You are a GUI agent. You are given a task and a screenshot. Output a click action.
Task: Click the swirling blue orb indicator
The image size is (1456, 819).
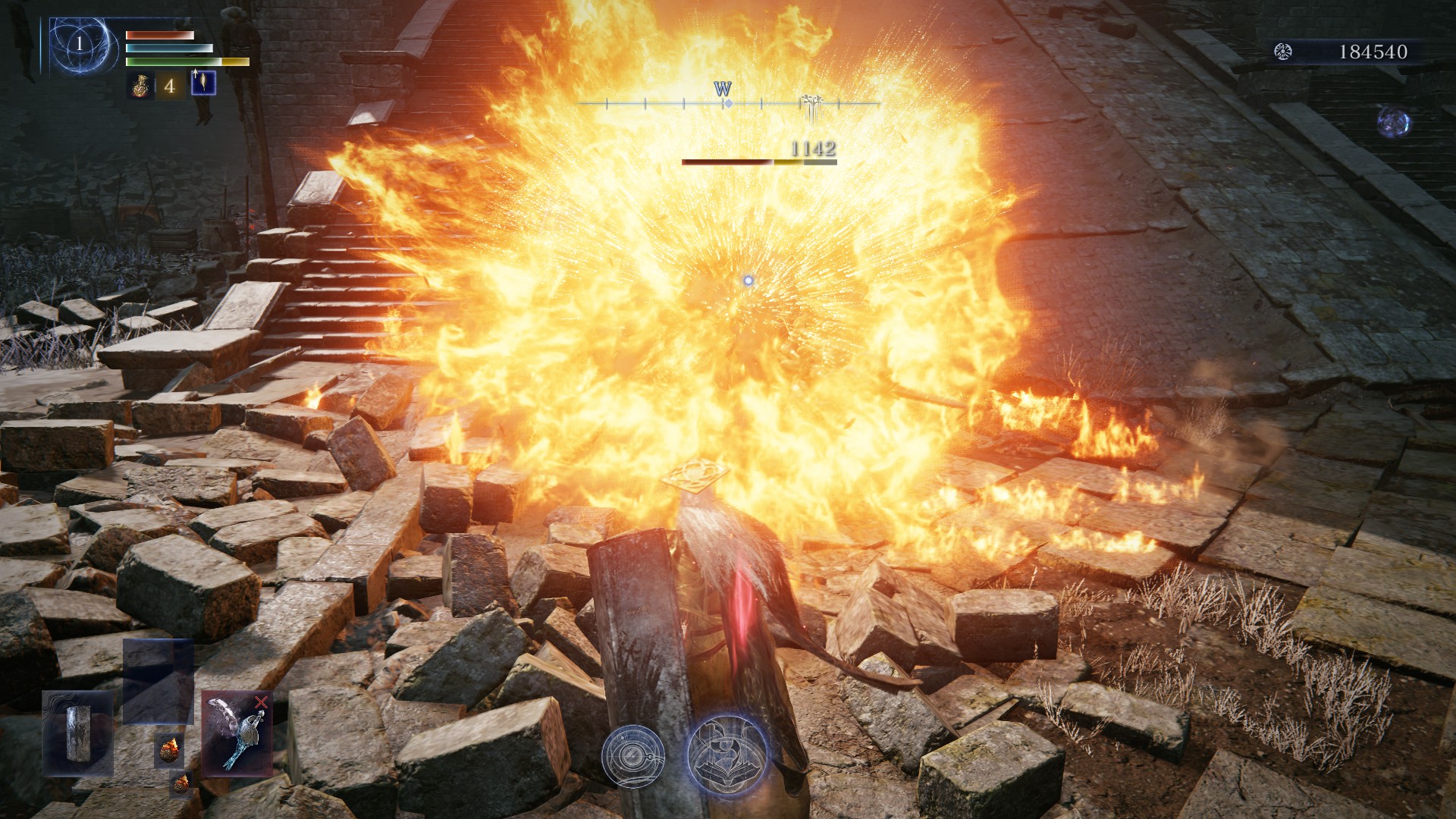tap(1394, 123)
